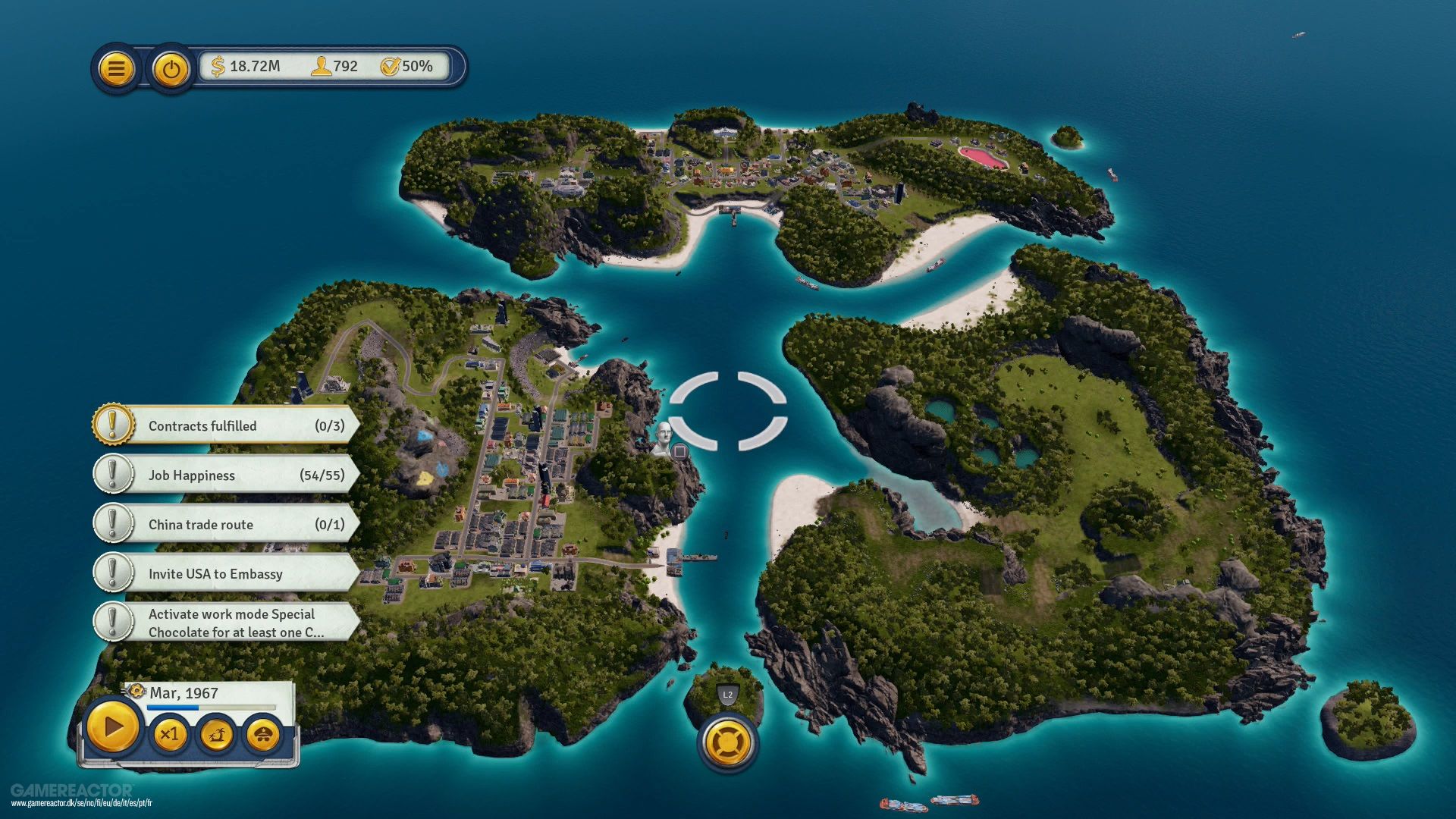The width and height of the screenshot is (1456, 819).
Task: Click the gold circular icon above L2
Action: (x=729, y=741)
